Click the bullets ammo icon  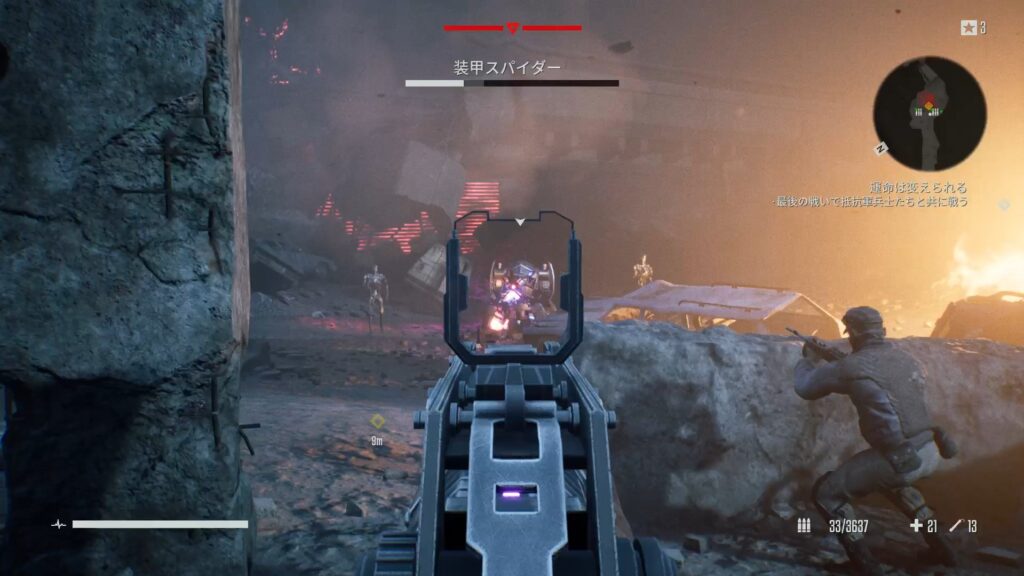pyautogui.click(x=804, y=526)
